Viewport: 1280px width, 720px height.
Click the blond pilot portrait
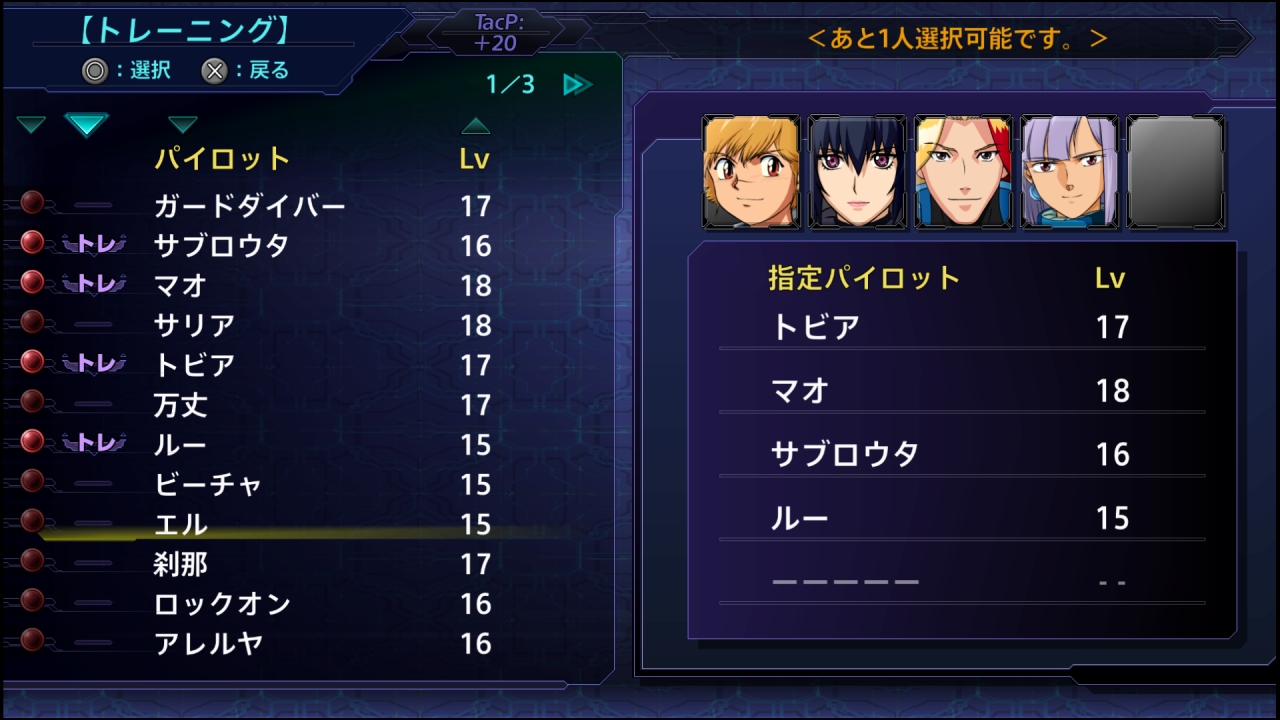point(751,172)
